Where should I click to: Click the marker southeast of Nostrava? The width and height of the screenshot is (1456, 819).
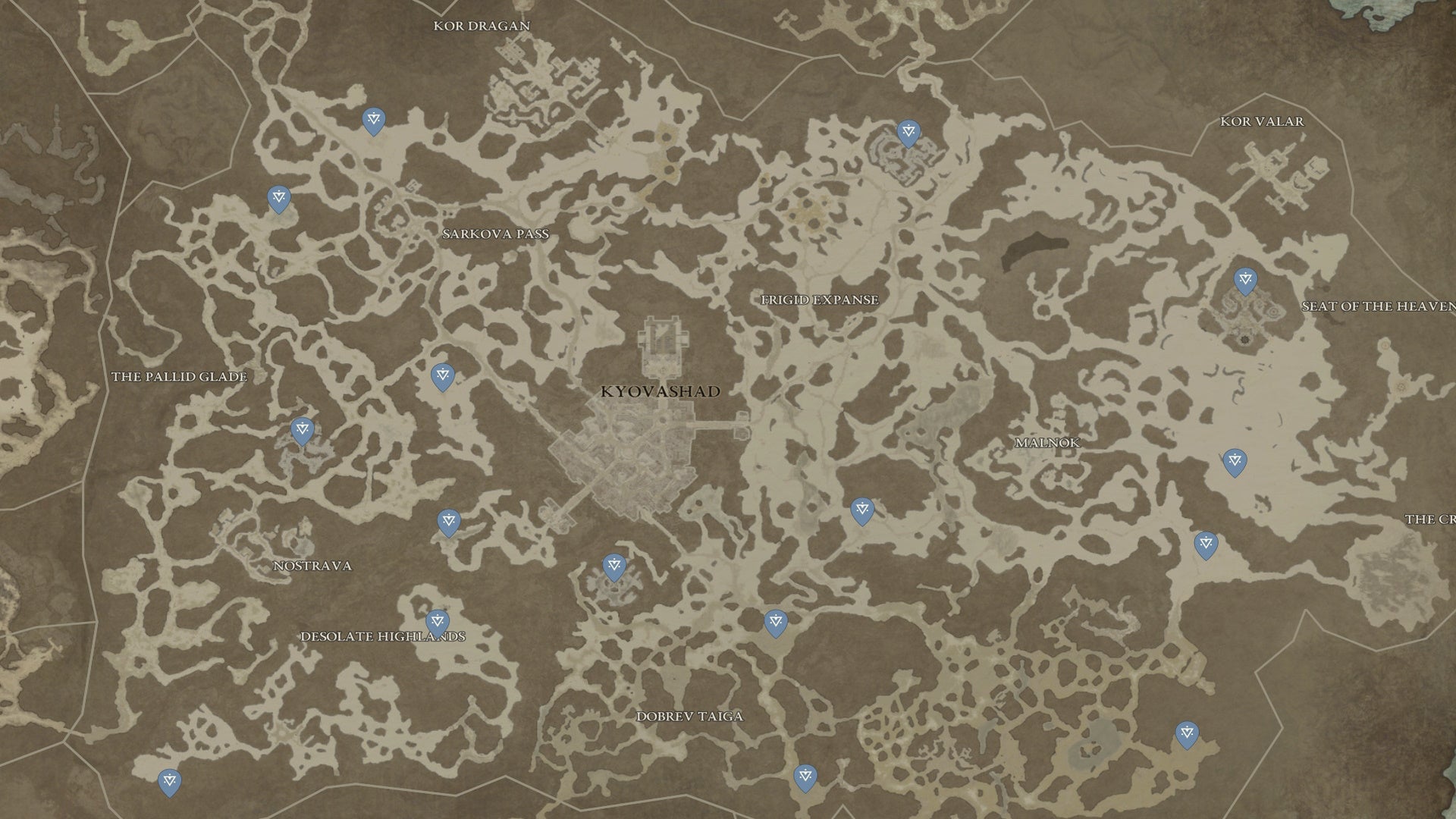coord(450,521)
